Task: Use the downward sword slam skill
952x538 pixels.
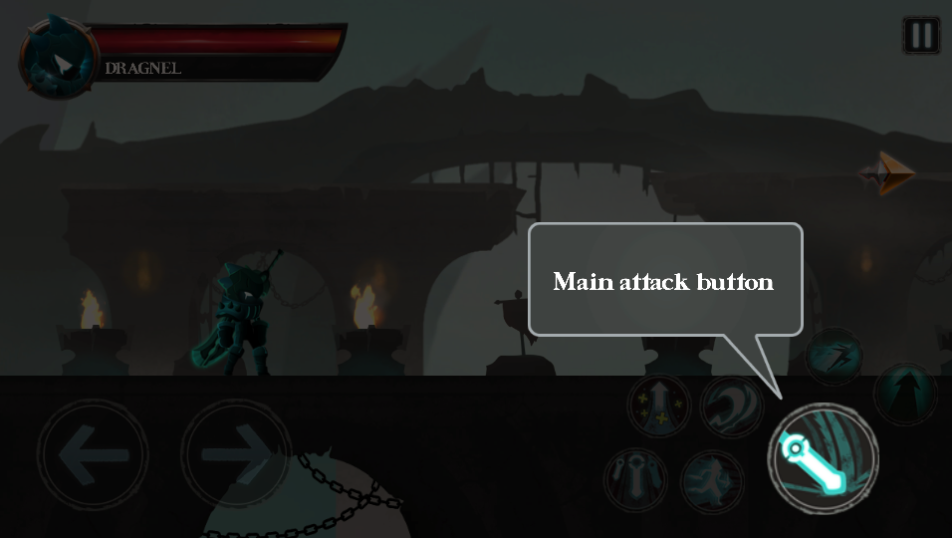Action: coord(636,478)
